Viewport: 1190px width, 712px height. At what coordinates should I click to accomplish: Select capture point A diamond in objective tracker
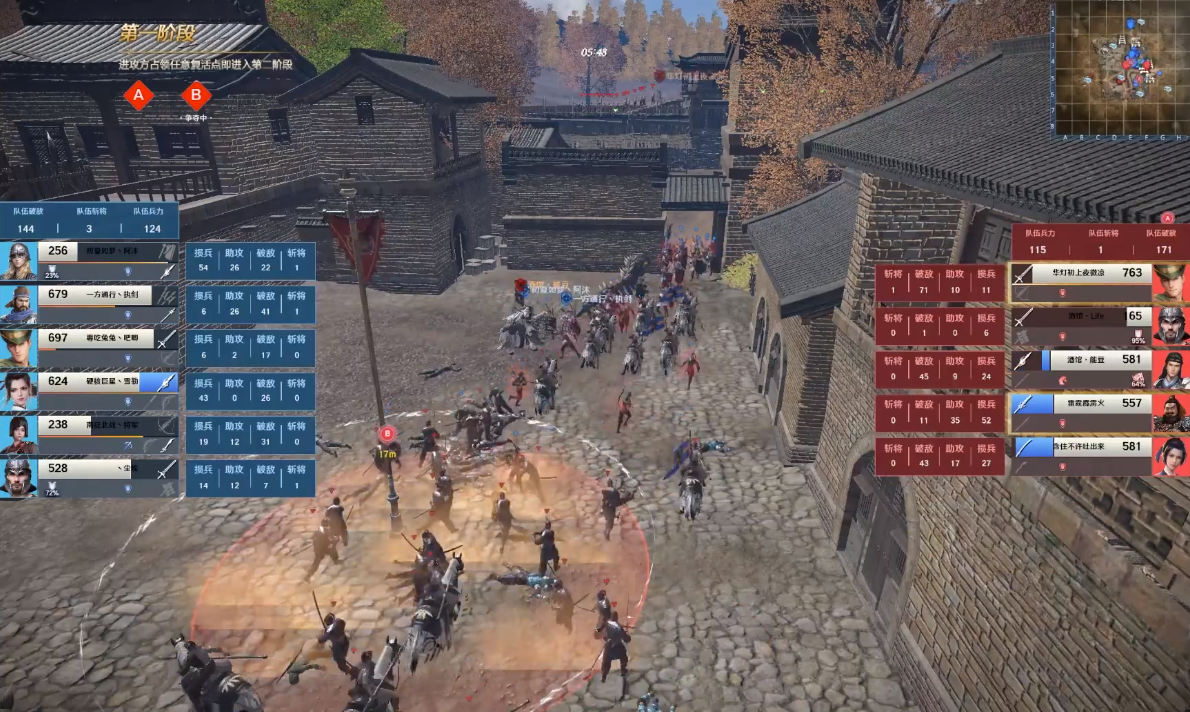[138, 96]
